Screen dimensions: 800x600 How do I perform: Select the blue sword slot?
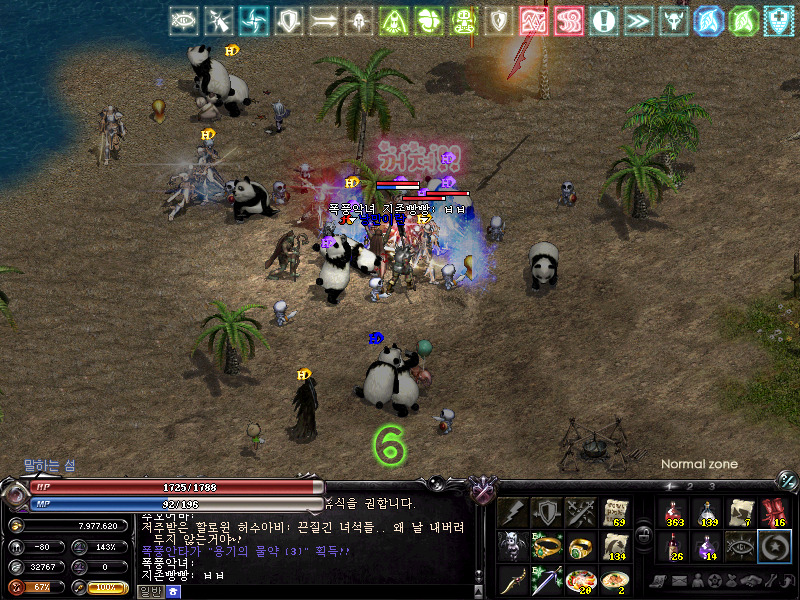coord(547,580)
